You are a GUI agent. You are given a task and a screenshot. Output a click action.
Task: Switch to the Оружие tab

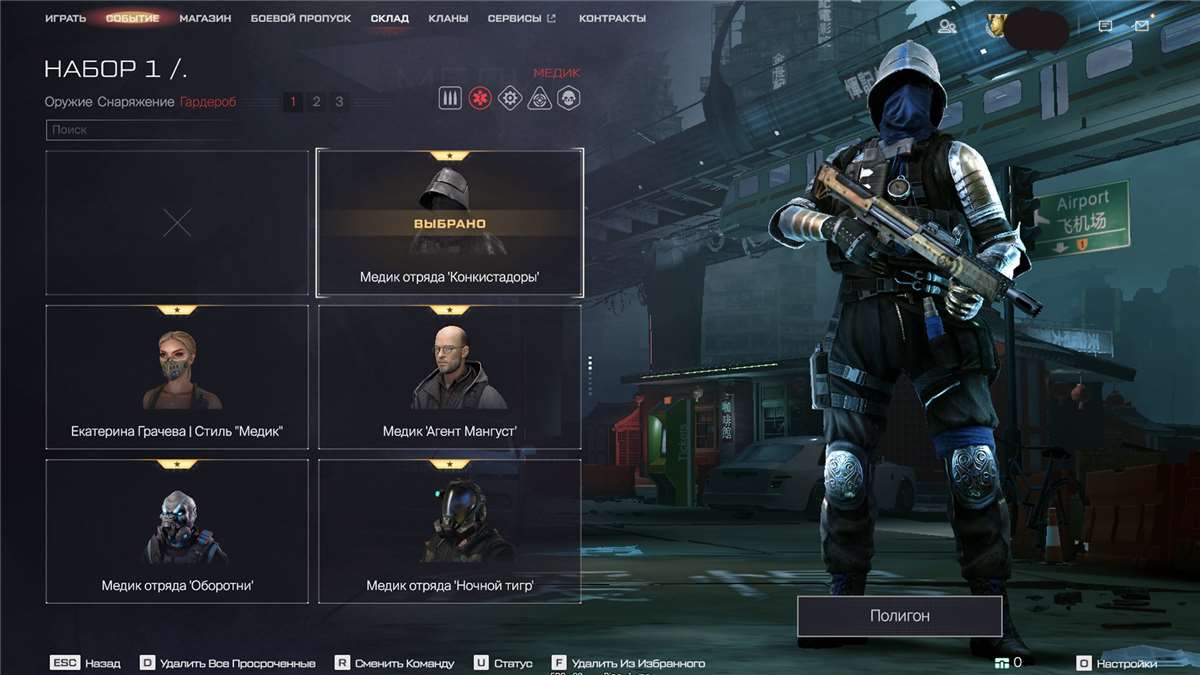coord(68,101)
